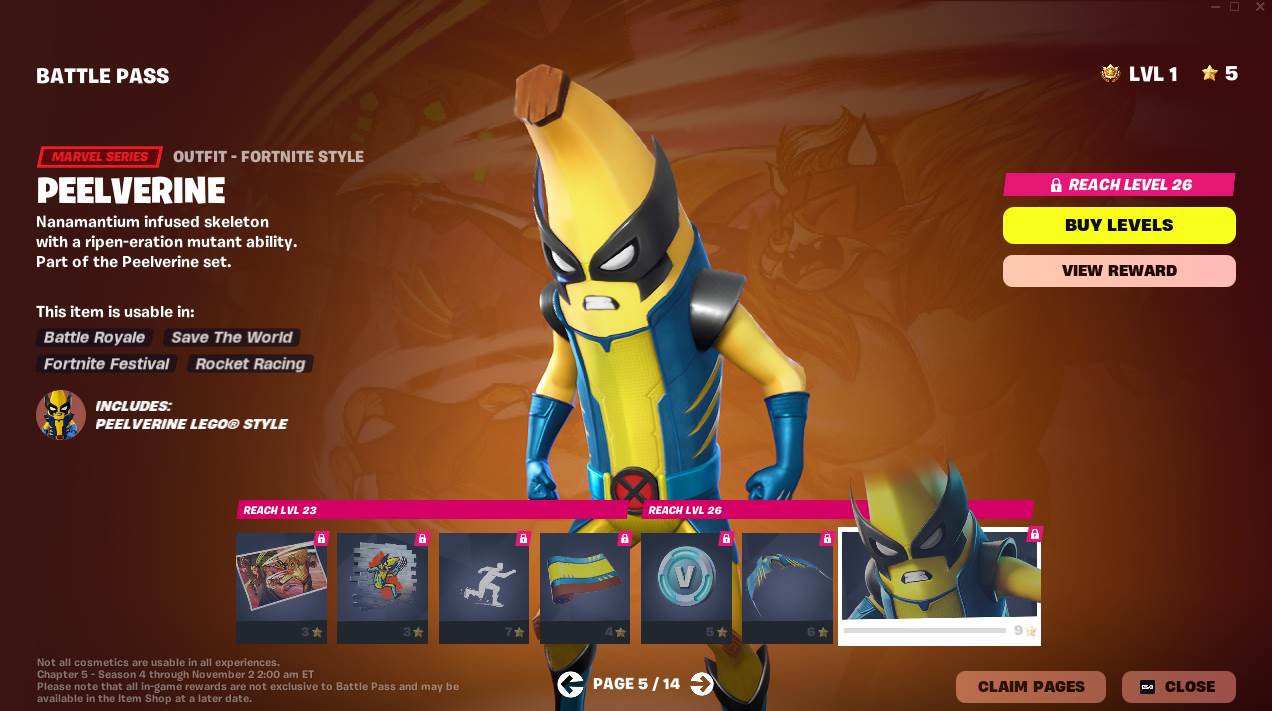Close the game window
The image size is (1272, 711).
pos(1257,7)
